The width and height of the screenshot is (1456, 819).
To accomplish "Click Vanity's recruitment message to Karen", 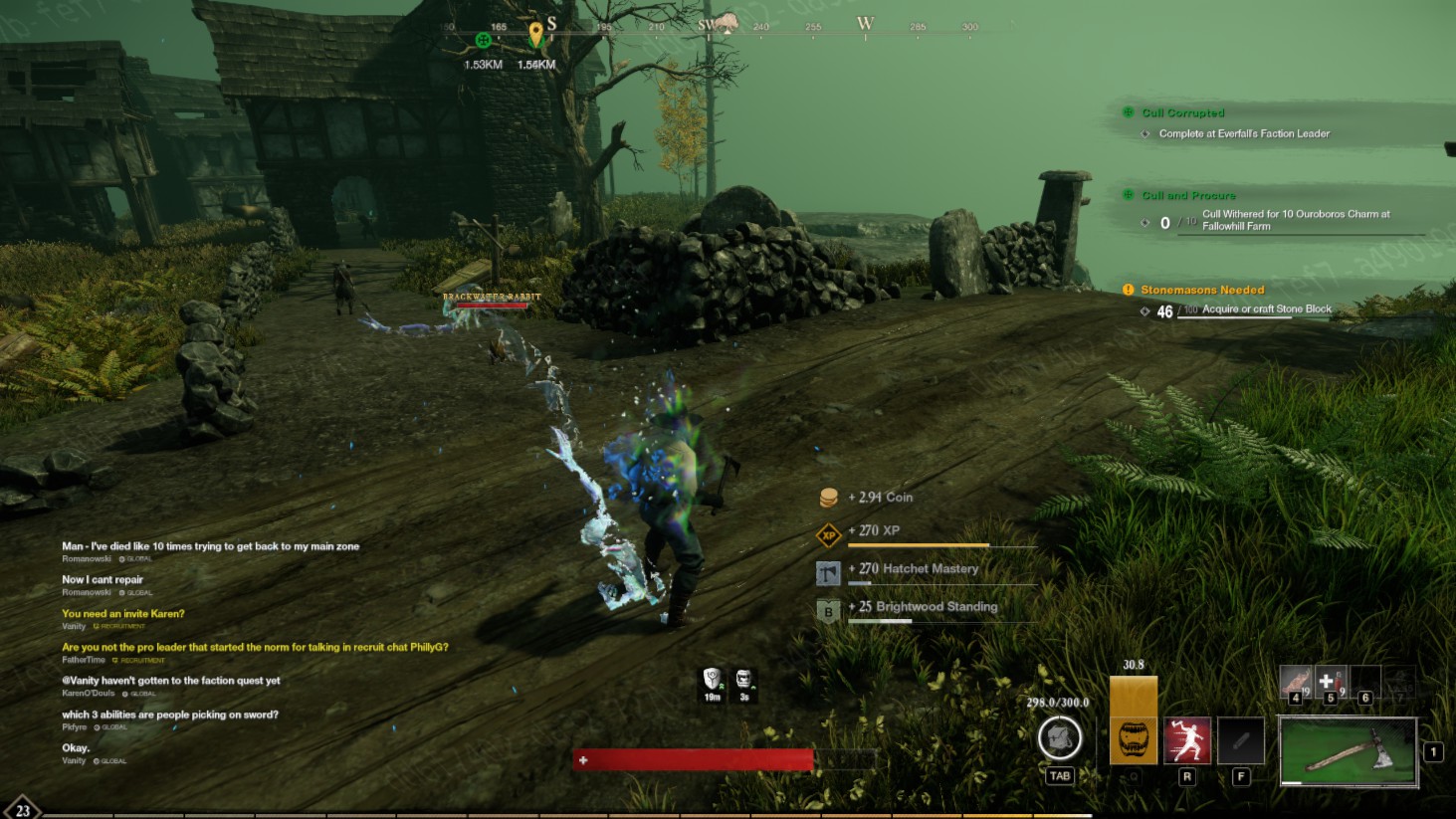I will point(123,614).
